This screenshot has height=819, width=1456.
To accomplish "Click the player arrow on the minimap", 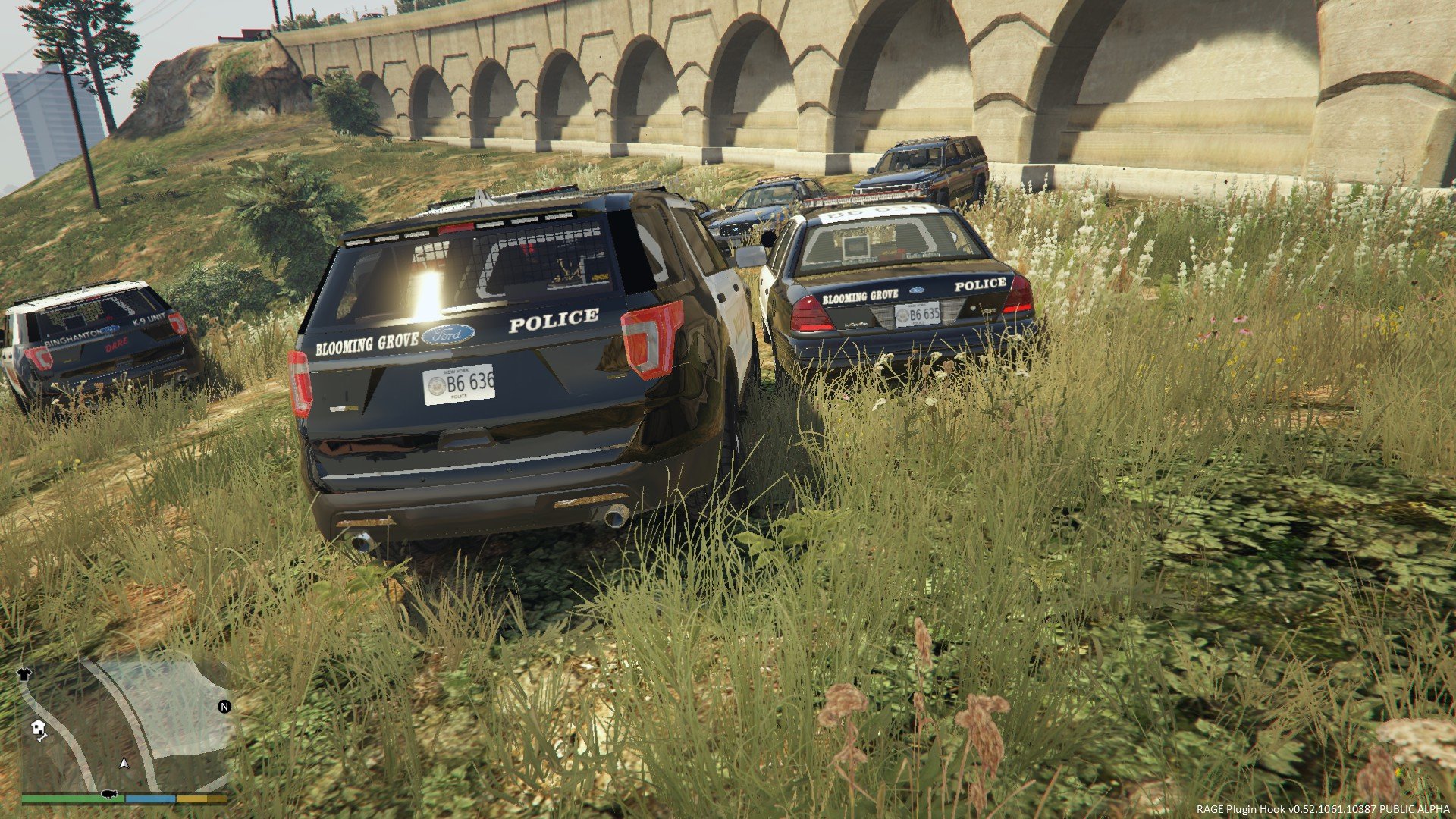I will 124,763.
